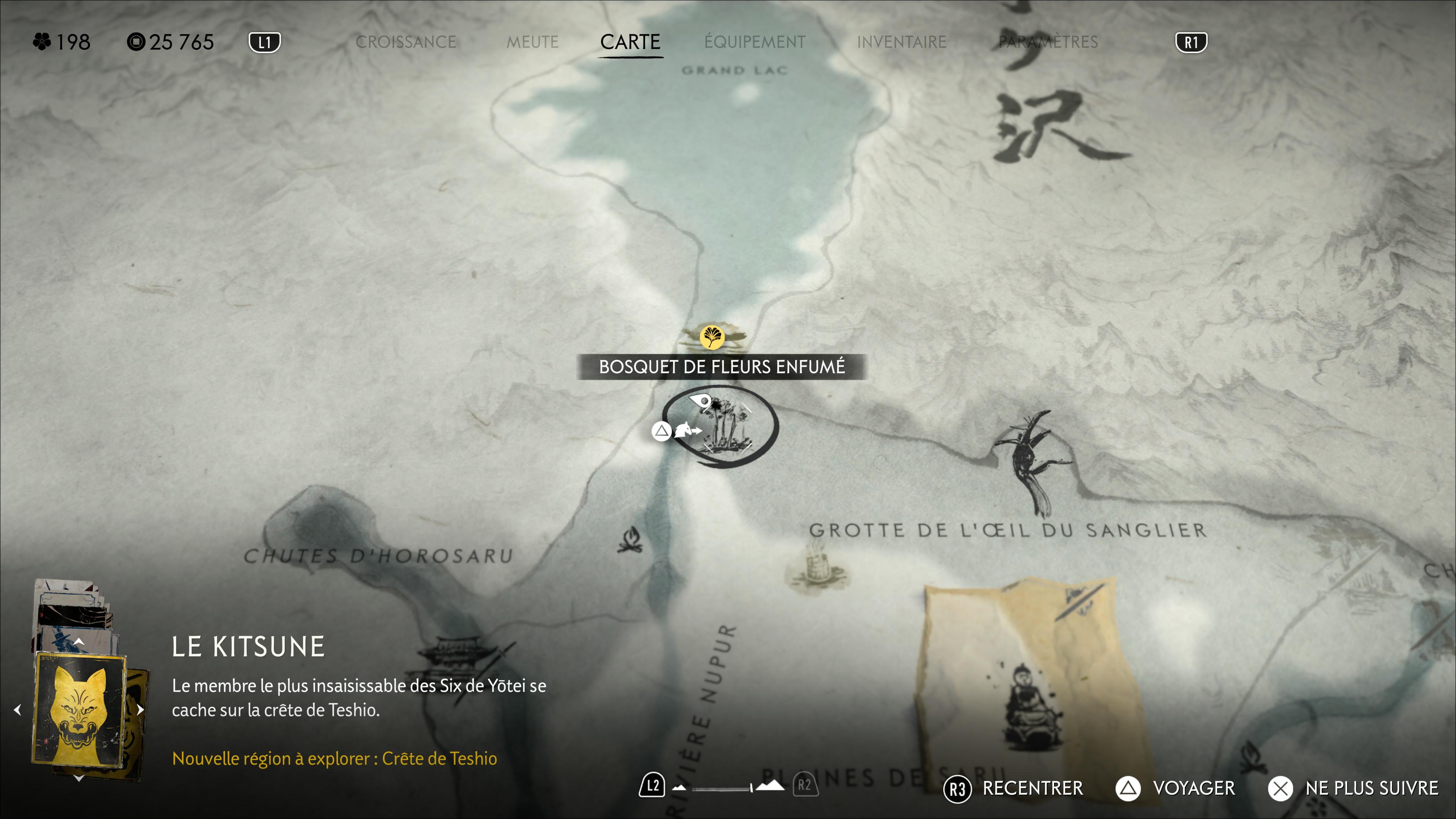Viewport: 1456px width, 819px height.
Task: Show the next quest card with right arrow
Action: (140, 710)
